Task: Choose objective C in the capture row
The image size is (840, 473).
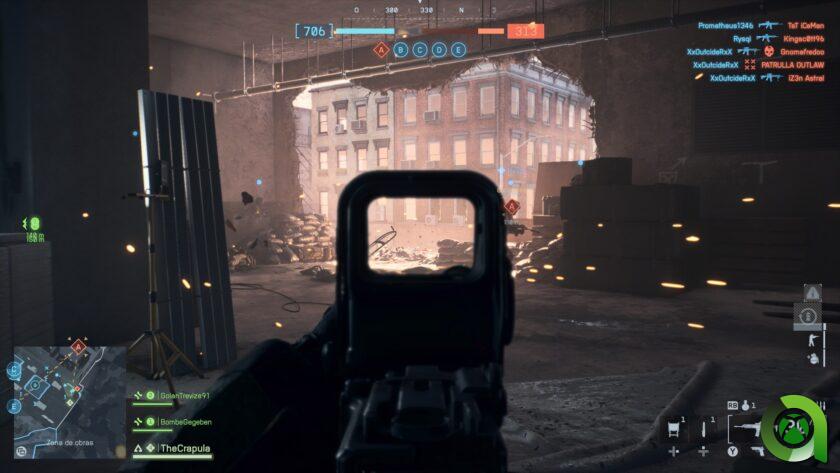Action: (x=420, y=49)
